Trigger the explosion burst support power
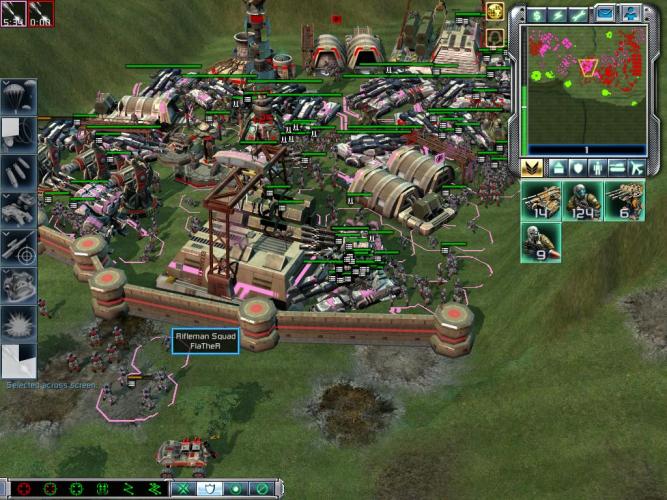Screen dimensions: 667x500 [x=18, y=322]
